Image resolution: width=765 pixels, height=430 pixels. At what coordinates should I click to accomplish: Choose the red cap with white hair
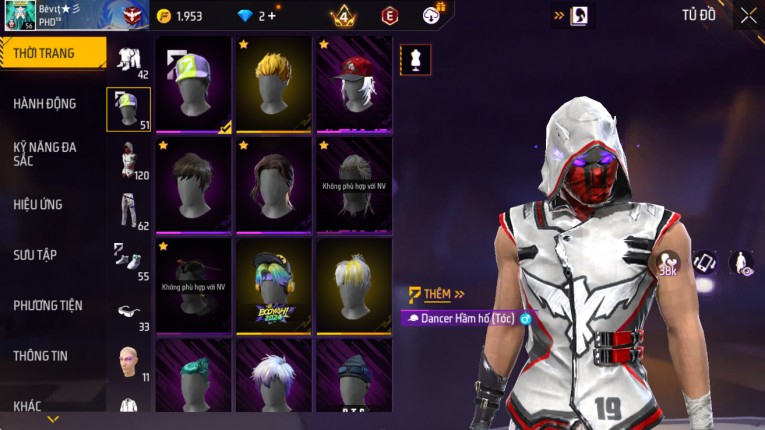point(354,85)
